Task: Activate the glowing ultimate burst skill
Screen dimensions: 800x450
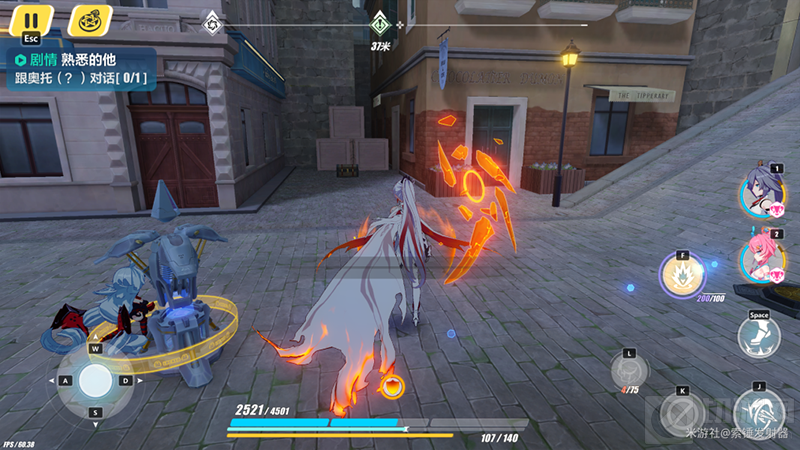Action: tap(682, 274)
